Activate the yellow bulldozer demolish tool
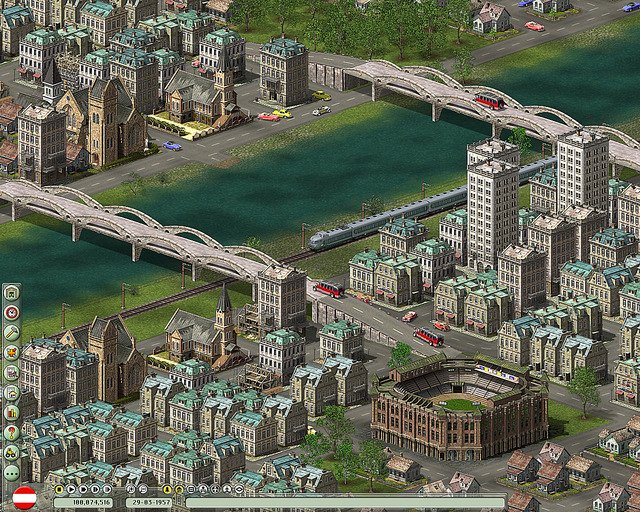Viewport: 640px width, 512px height. pyautogui.click(x=11, y=452)
